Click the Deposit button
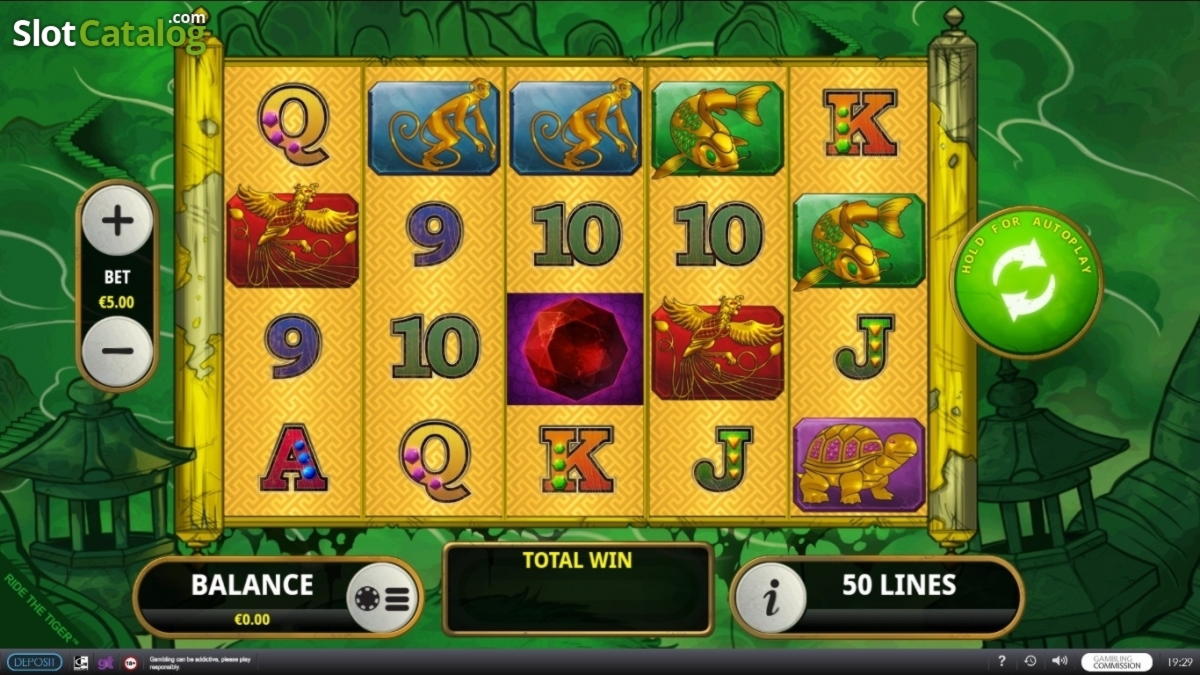Image resolution: width=1200 pixels, height=675 pixels. 34,662
